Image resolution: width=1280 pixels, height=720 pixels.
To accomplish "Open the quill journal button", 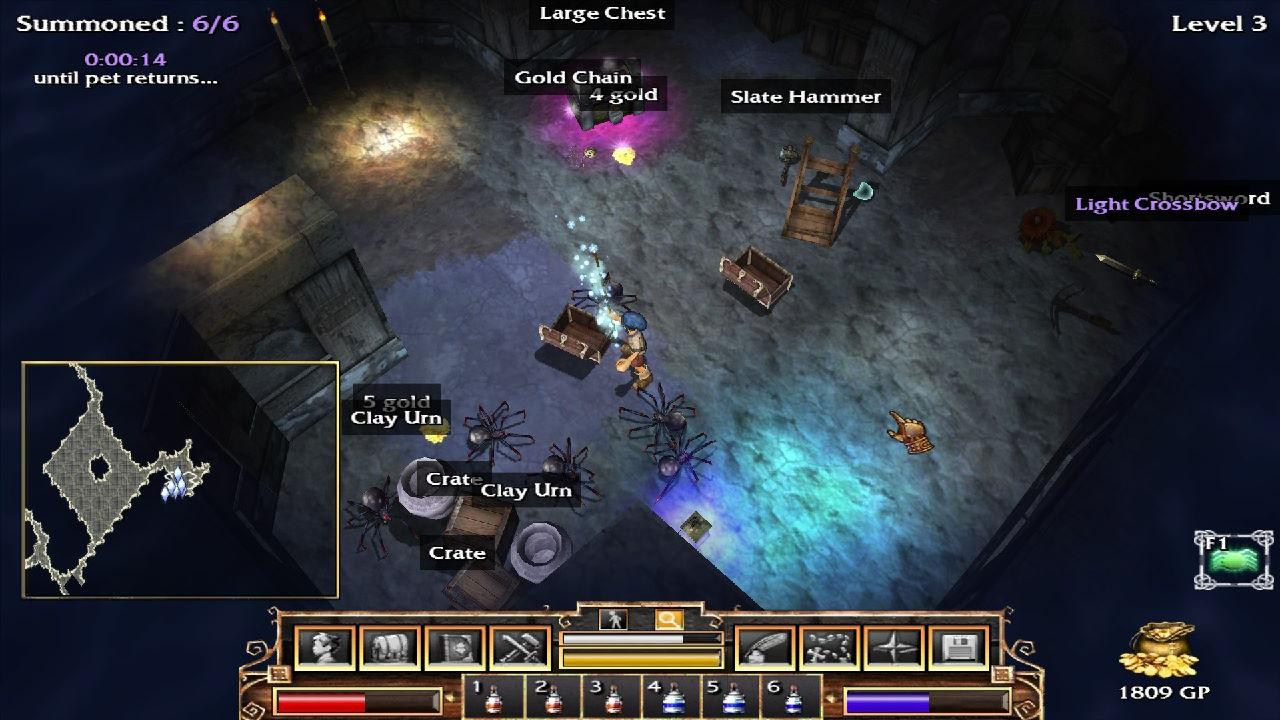I will point(765,648).
